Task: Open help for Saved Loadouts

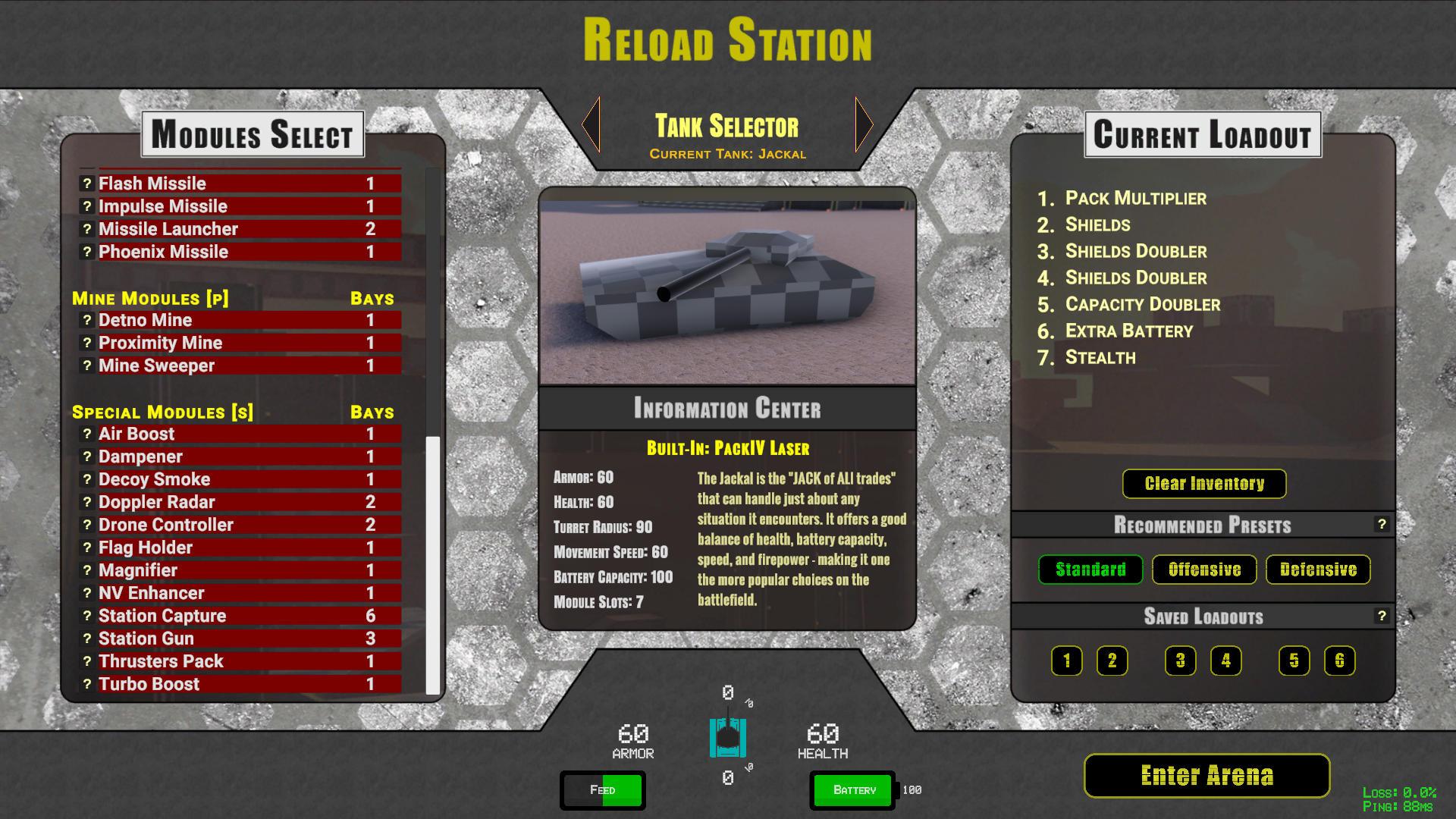Action: click(x=1382, y=616)
